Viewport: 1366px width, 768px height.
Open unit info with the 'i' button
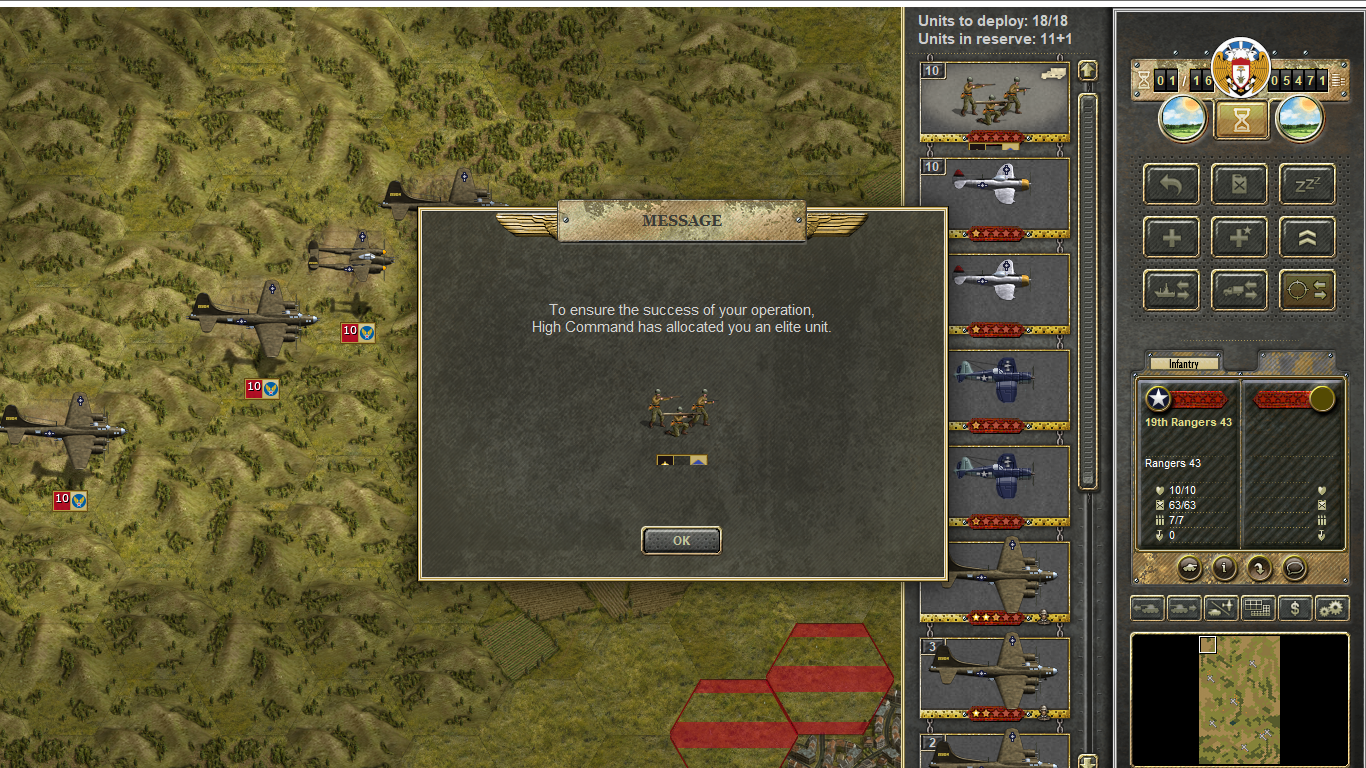(1225, 568)
